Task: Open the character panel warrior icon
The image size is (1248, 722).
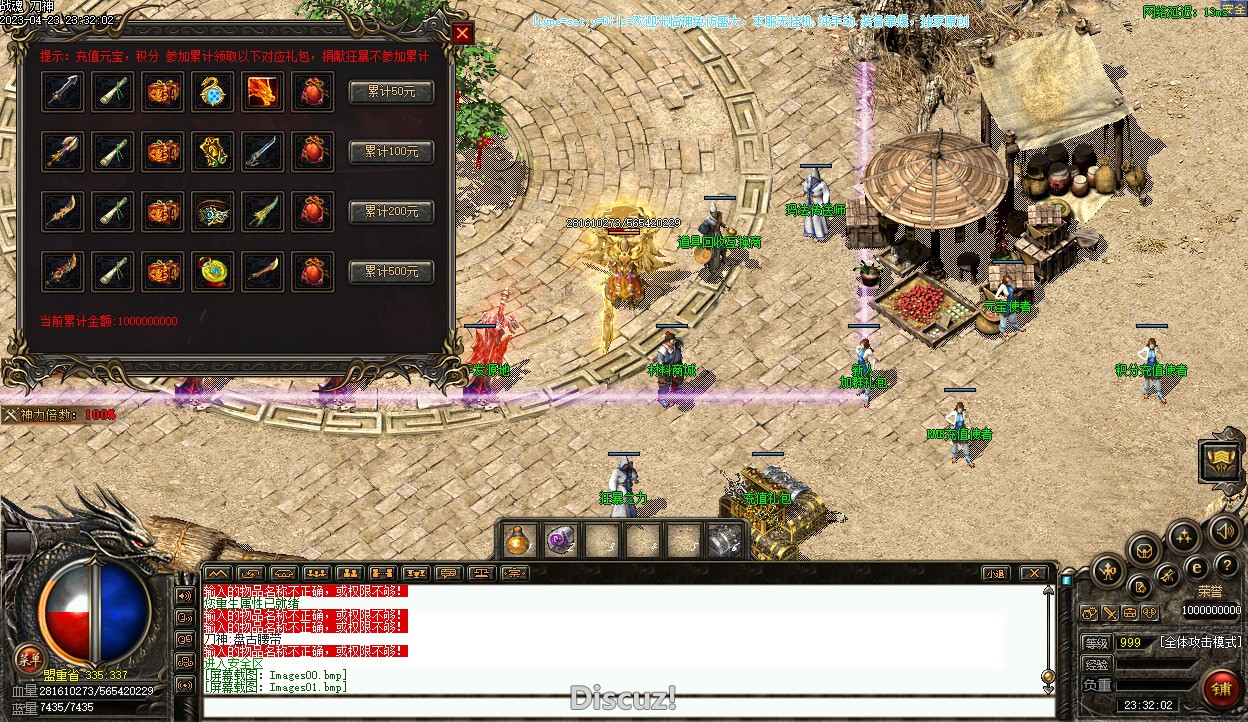Action: coord(1109,572)
